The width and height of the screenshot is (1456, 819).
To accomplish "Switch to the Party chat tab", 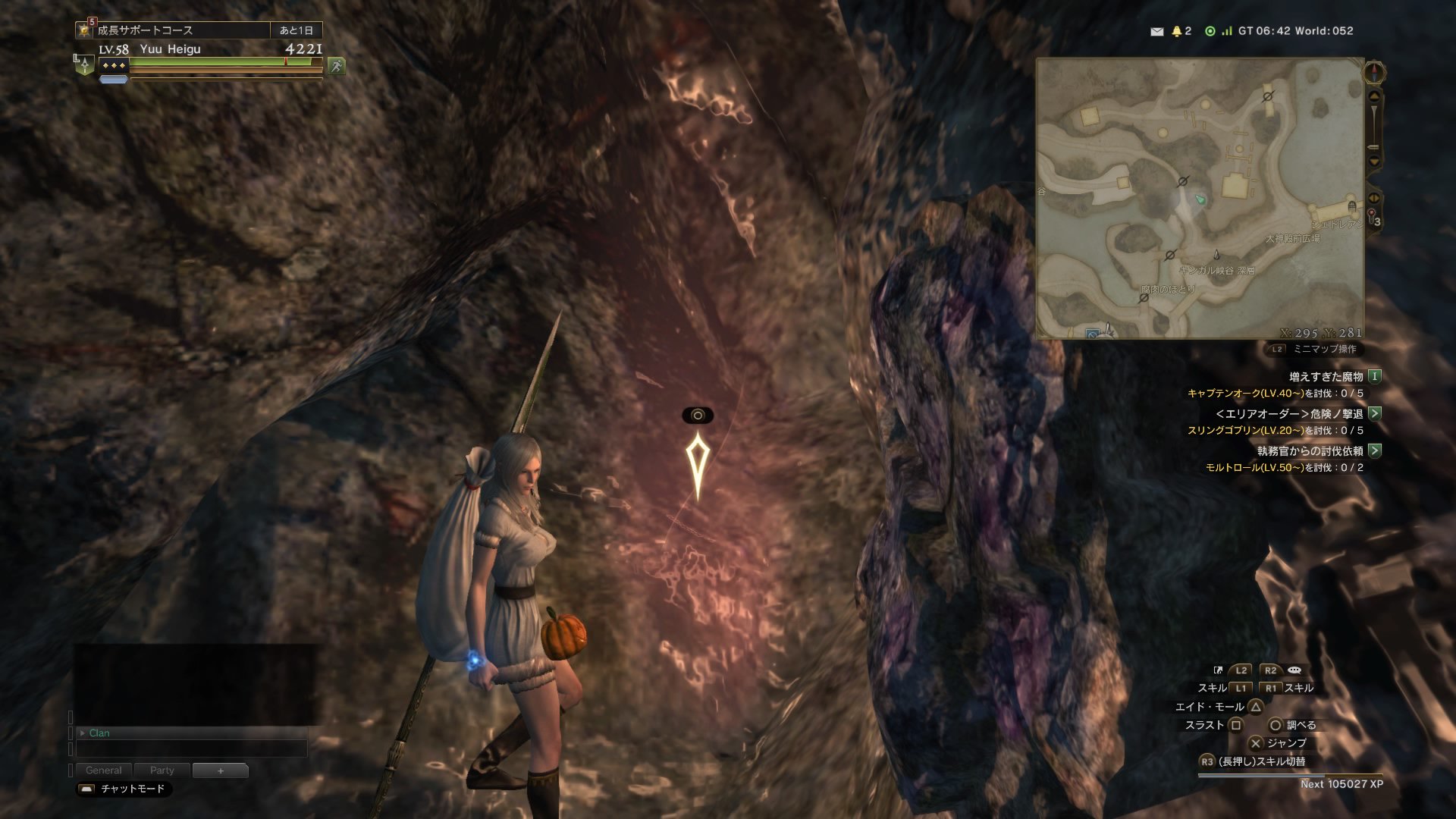I will (162, 770).
